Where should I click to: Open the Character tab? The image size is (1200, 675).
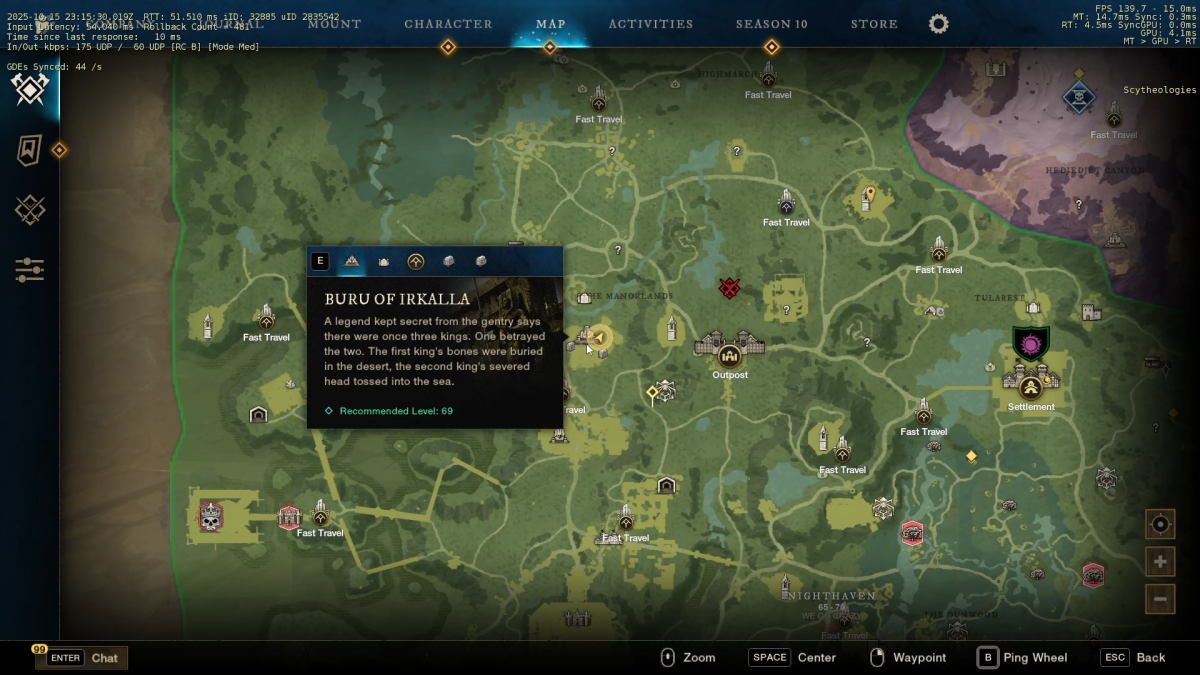click(448, 24)
